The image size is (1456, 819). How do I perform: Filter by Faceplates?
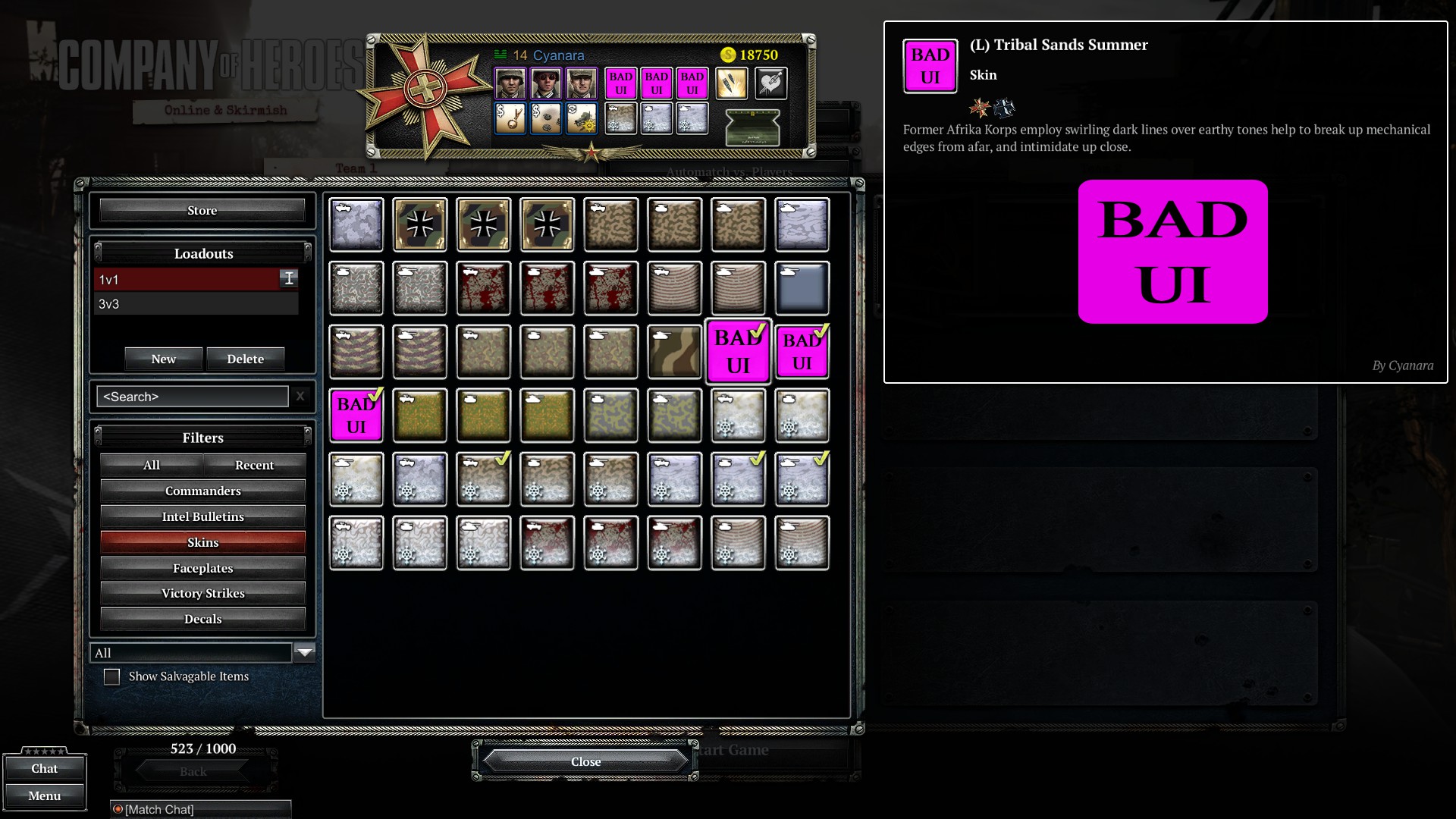(202, 568)
